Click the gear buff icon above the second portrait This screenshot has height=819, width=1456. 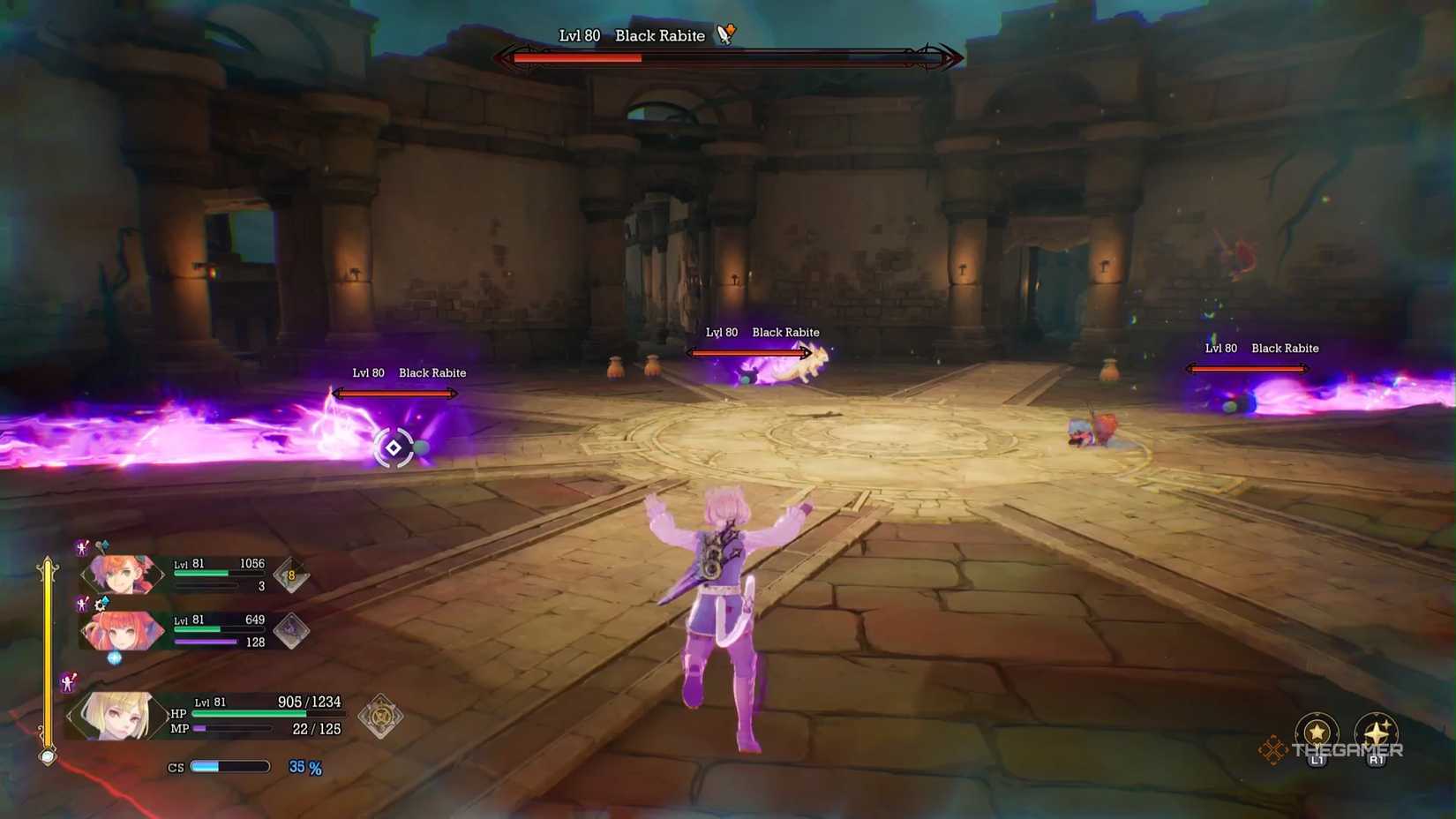point(100,605)
